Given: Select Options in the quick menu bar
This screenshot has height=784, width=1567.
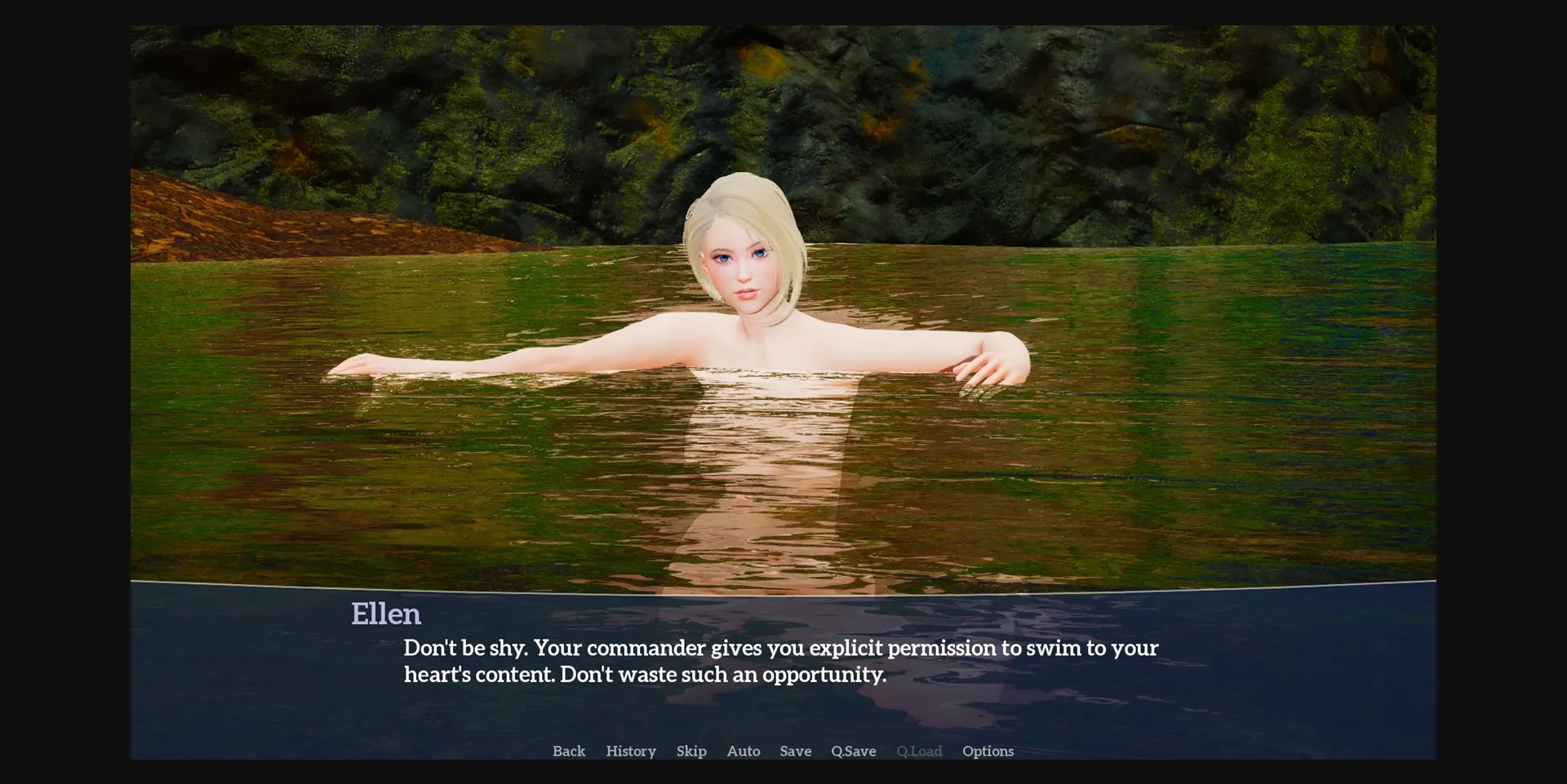Looking at the screenshot, I should (x=988, y=751).
